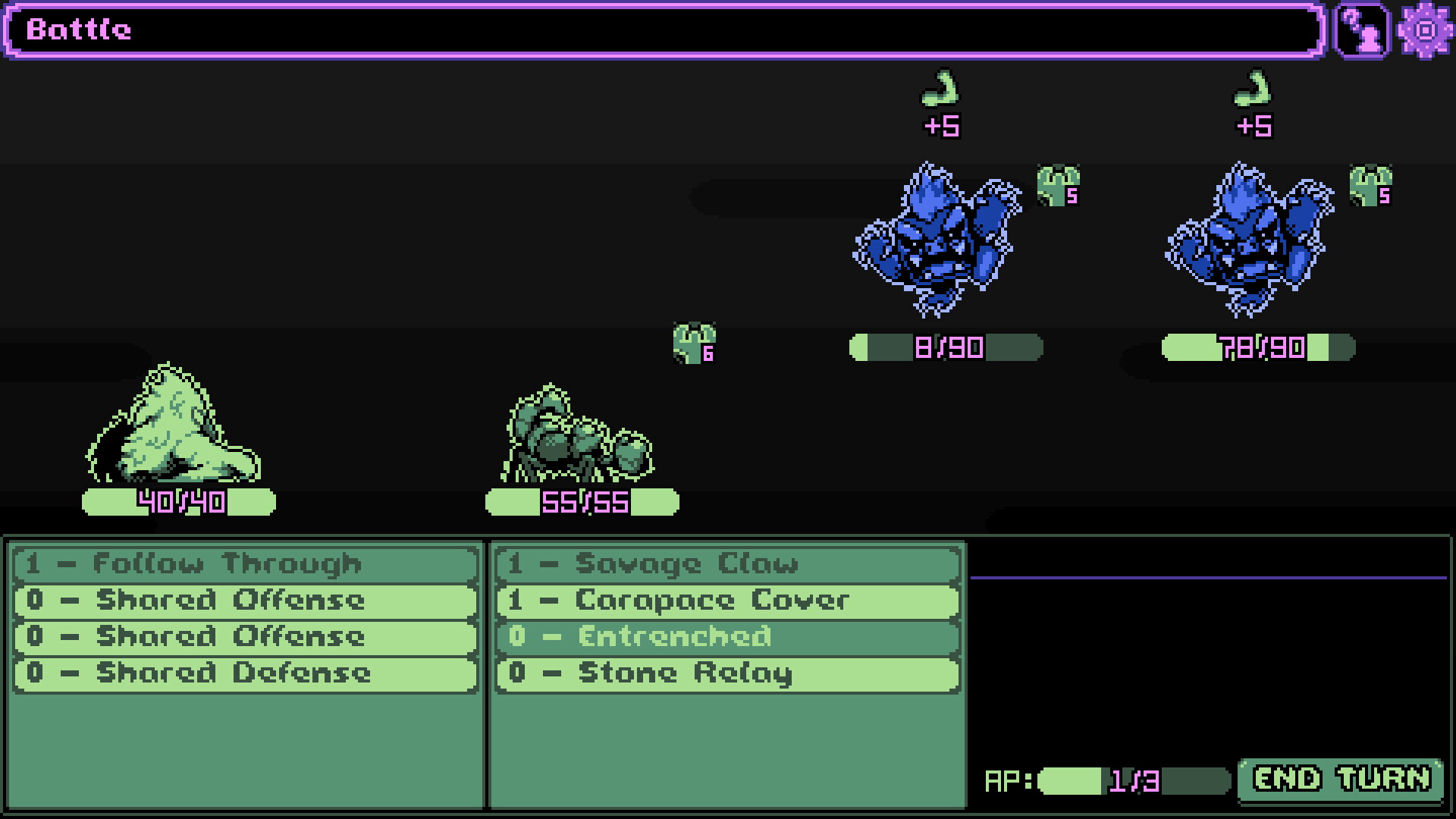Choose the Savage Claw card
This screenshot has width=1456, height=819.
pos(727,563)
